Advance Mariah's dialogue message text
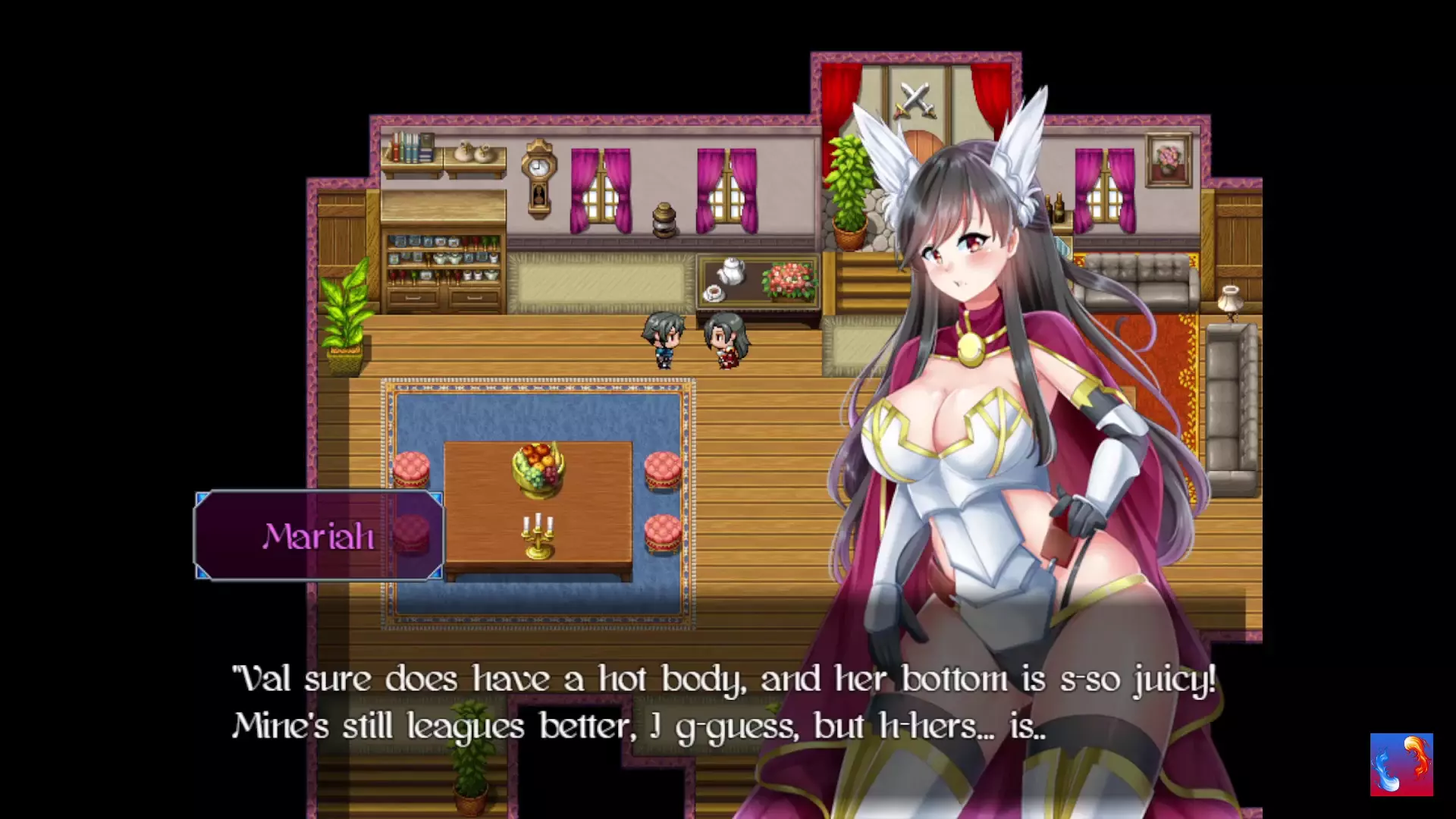1456x819 pixels. tap(723, 702)
